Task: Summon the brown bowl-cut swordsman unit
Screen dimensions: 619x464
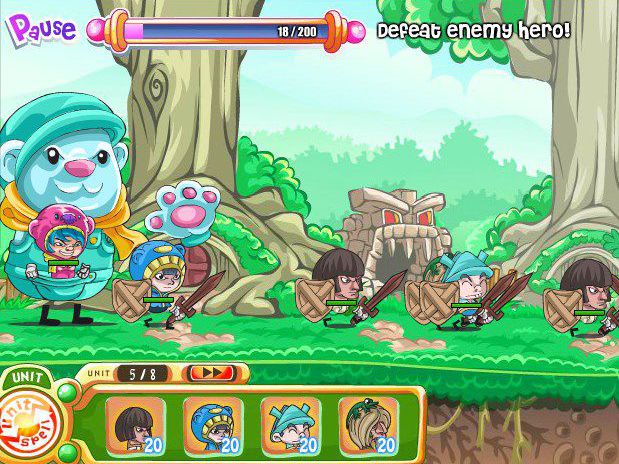Action: pos(135,425)
